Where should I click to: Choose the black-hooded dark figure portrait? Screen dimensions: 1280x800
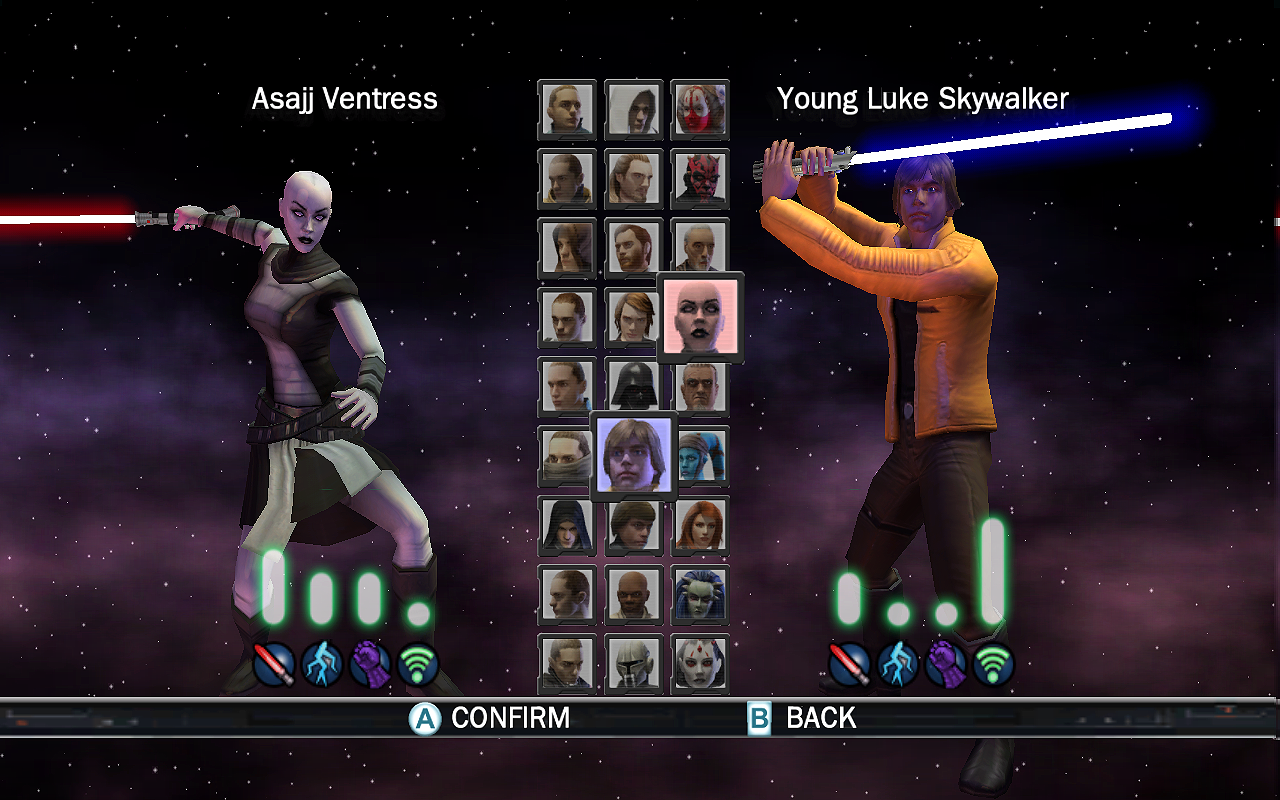click(x=567, y=525)
